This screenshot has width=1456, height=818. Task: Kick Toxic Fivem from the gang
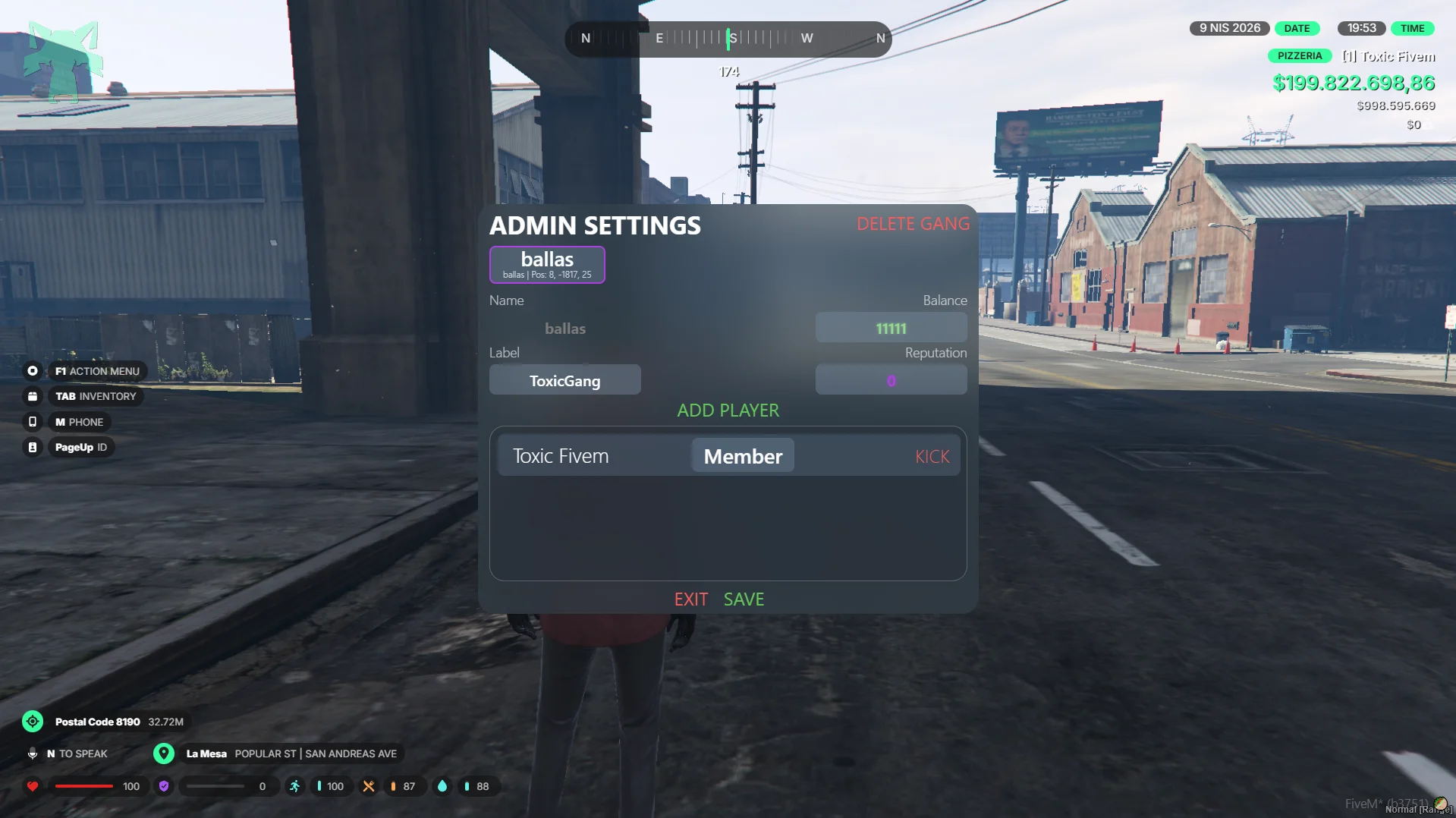(932, 457)
